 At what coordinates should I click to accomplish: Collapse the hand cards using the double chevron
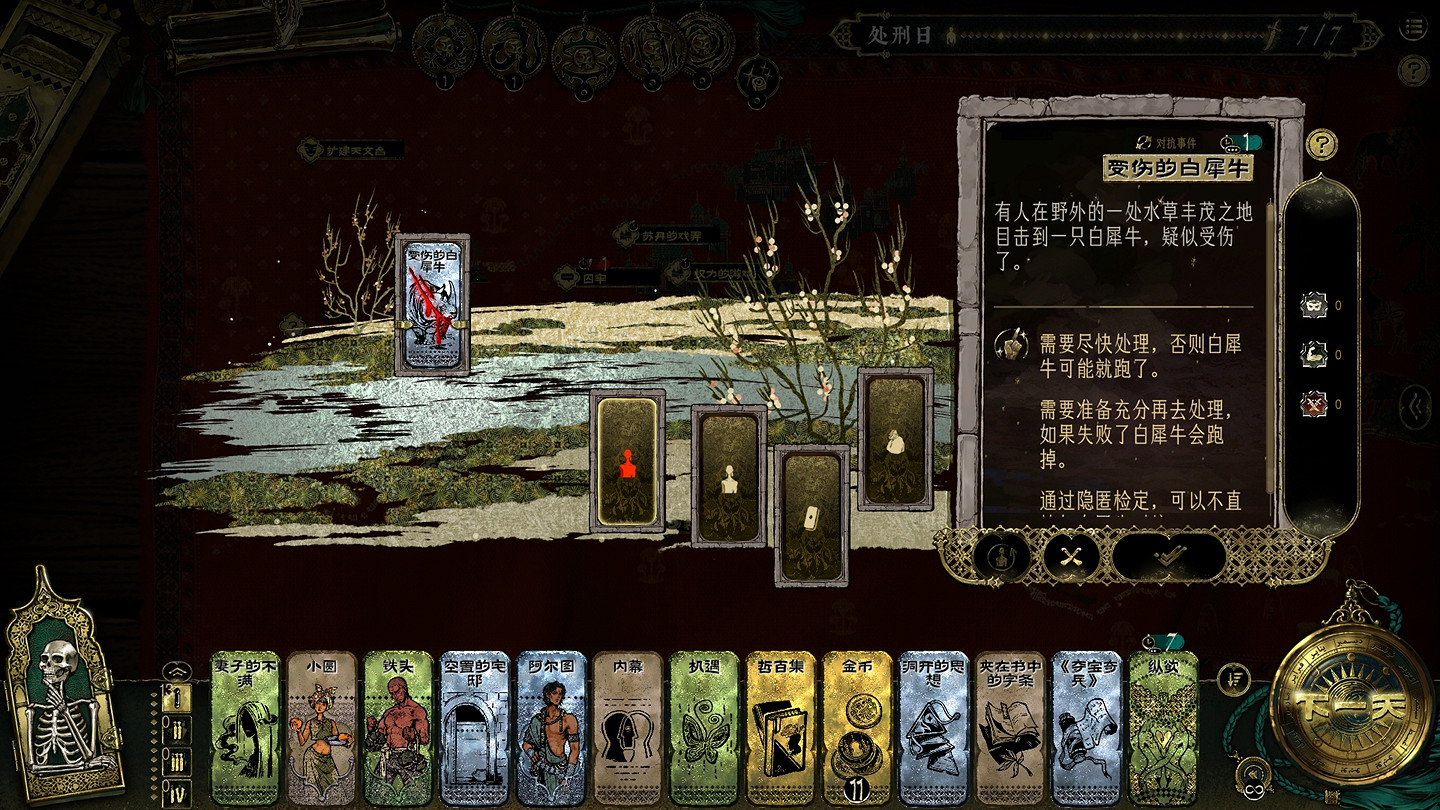1254,772
